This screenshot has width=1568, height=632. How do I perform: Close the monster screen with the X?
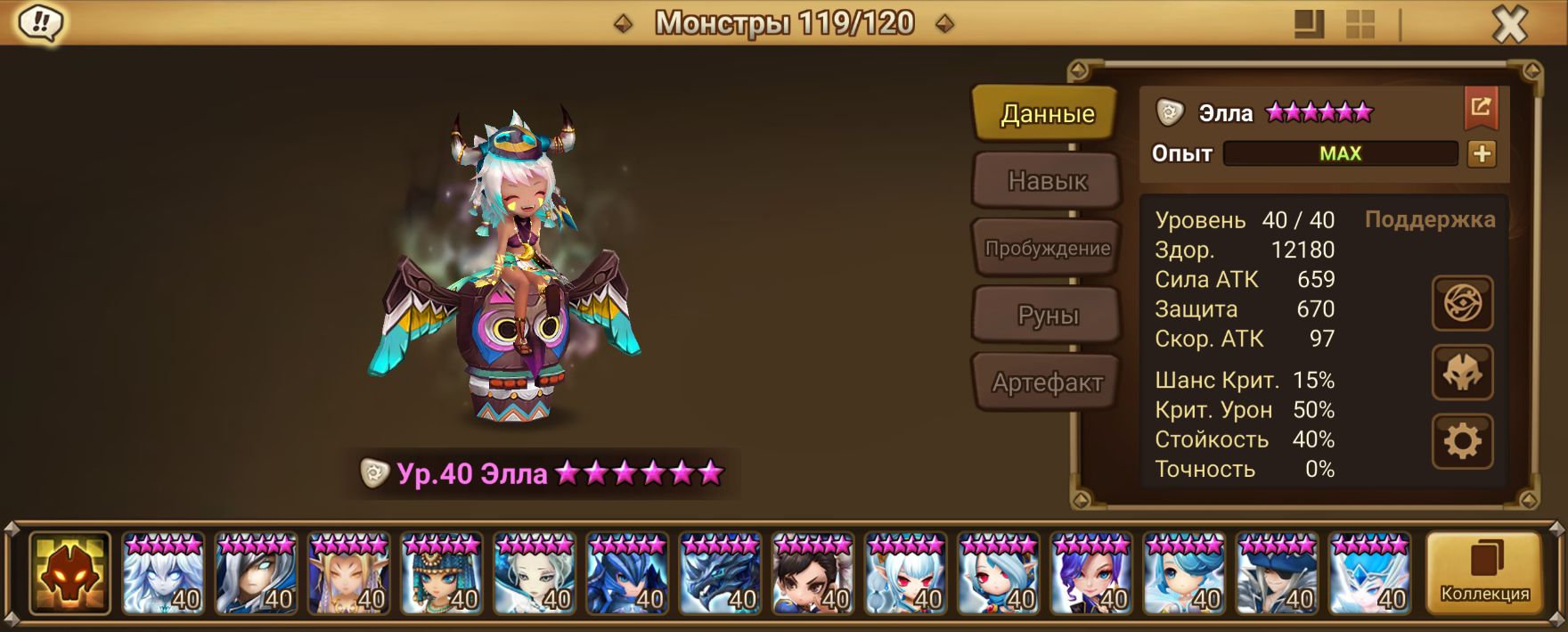coord(1509,24)
